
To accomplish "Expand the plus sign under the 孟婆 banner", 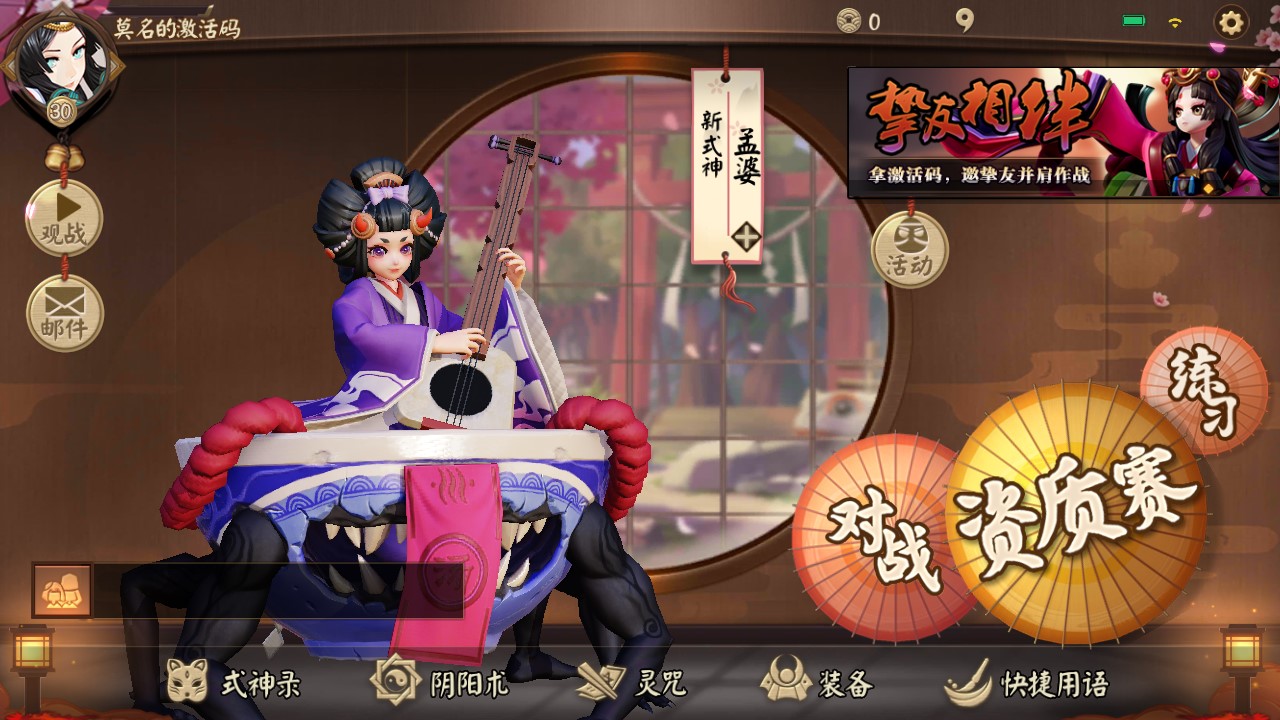I will pos(744,238).
